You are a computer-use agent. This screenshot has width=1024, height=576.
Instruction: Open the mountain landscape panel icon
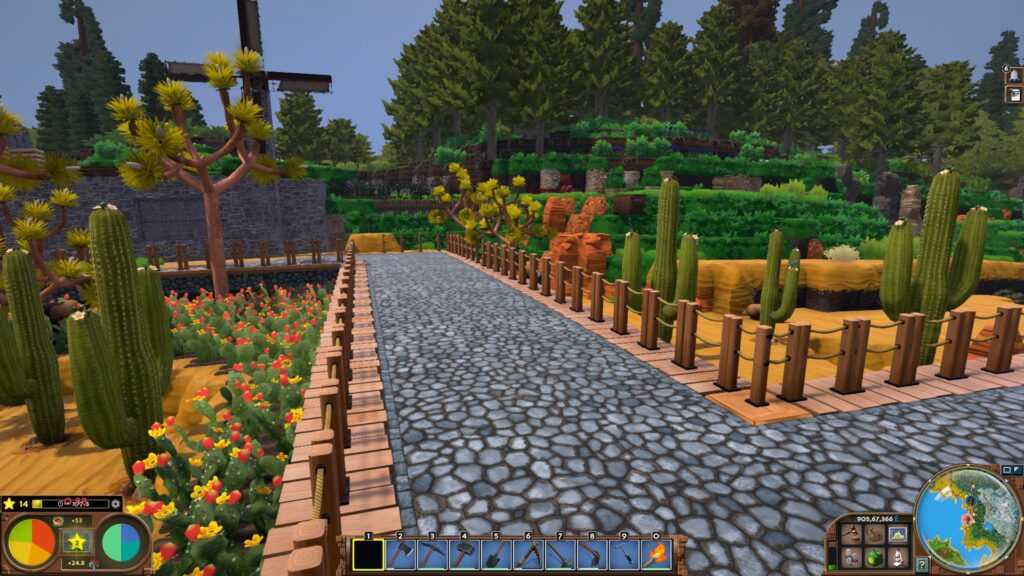897,534
